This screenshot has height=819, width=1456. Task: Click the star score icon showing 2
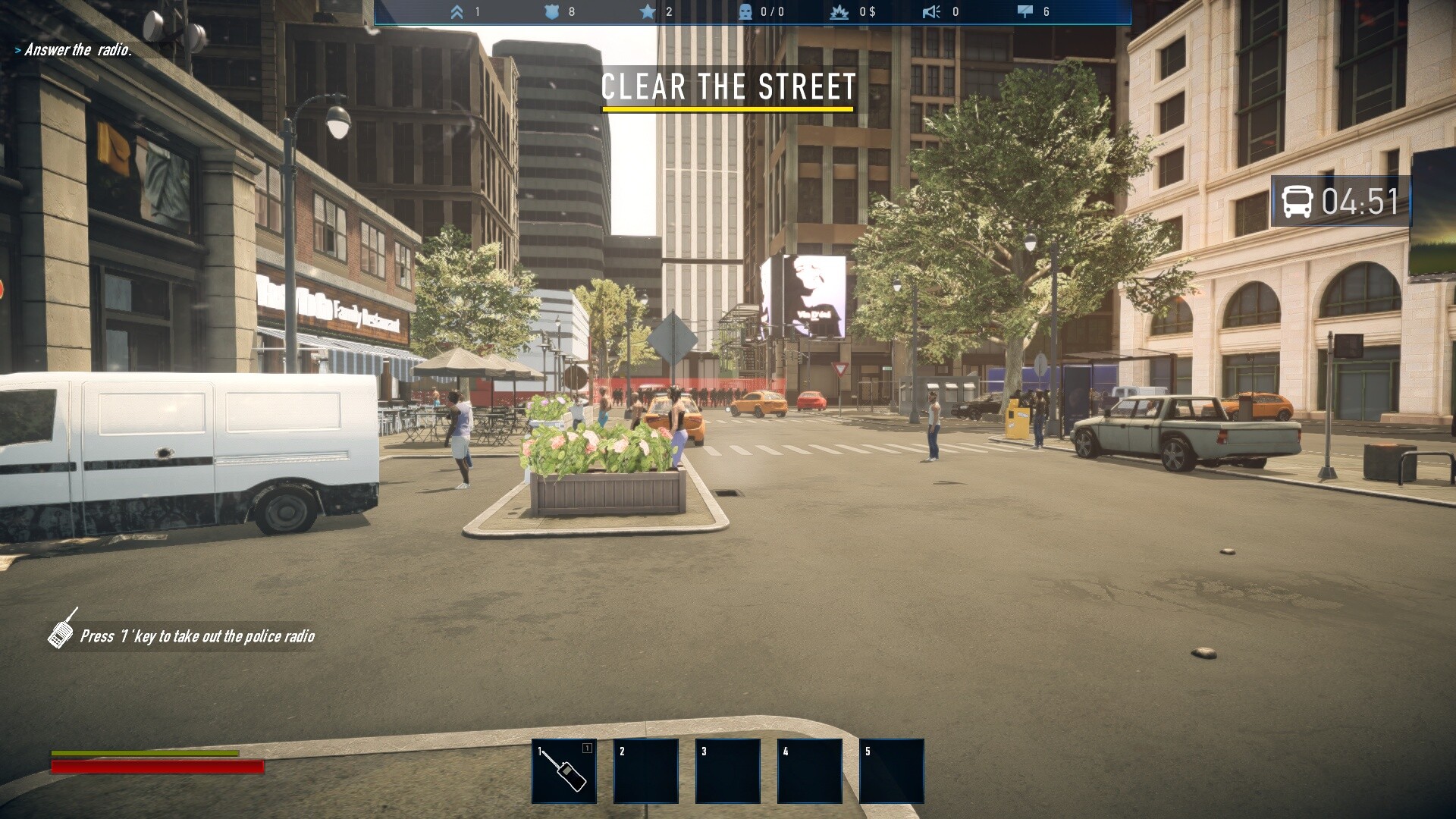pos(647,12)
